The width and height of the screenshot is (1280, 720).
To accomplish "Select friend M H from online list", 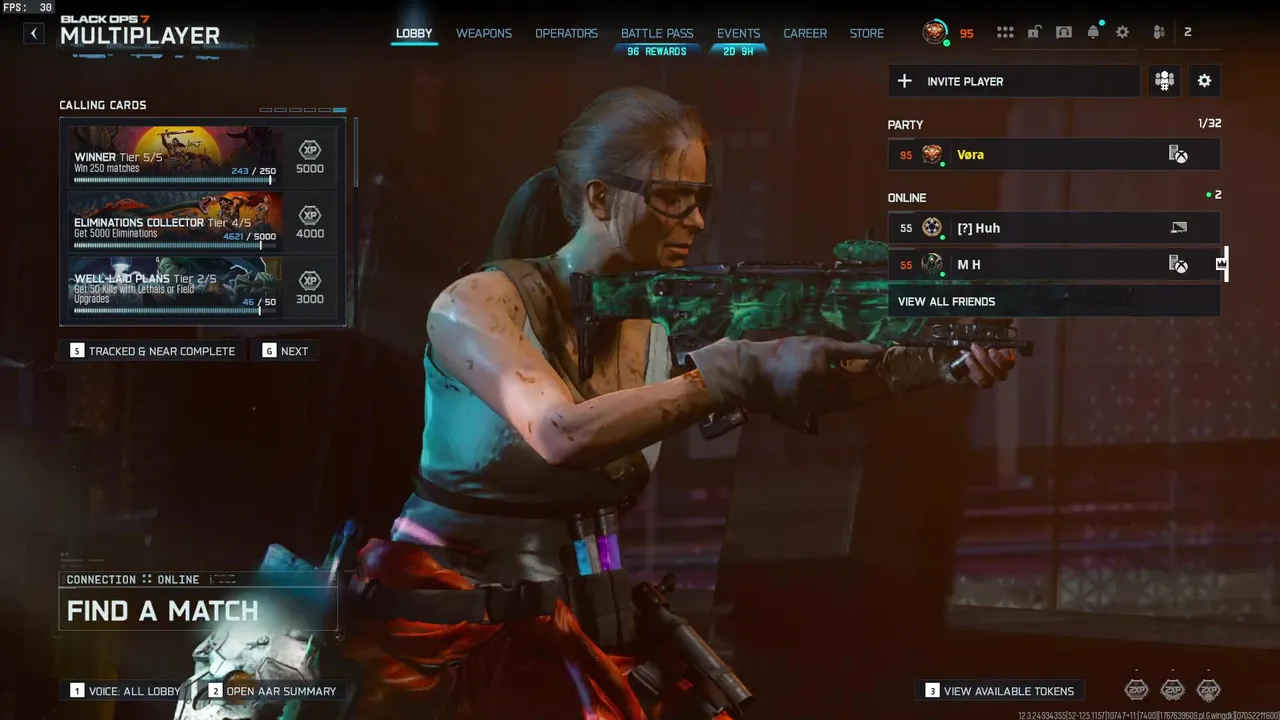I will pos(1053,265).
